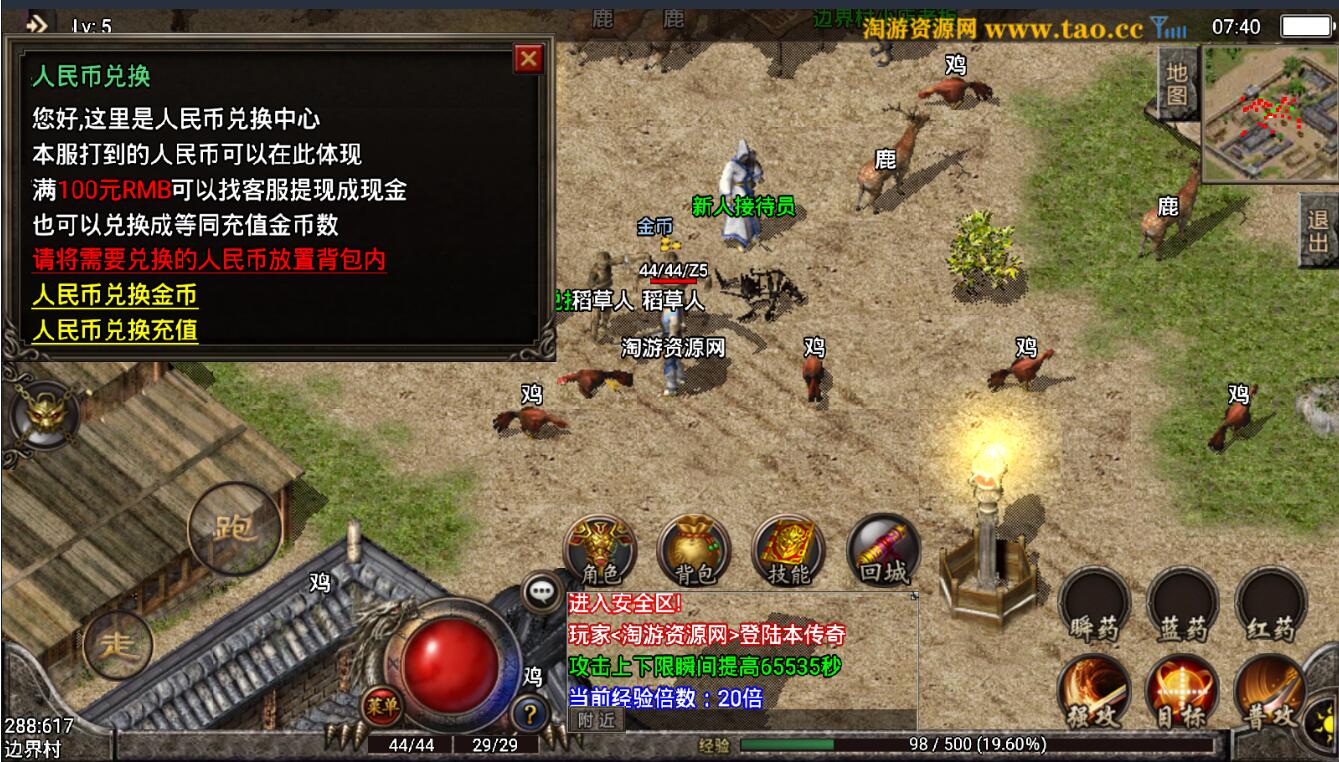1339x762 pixels.
Task: Open the chat speech bubble button
Action: (542, 592)
